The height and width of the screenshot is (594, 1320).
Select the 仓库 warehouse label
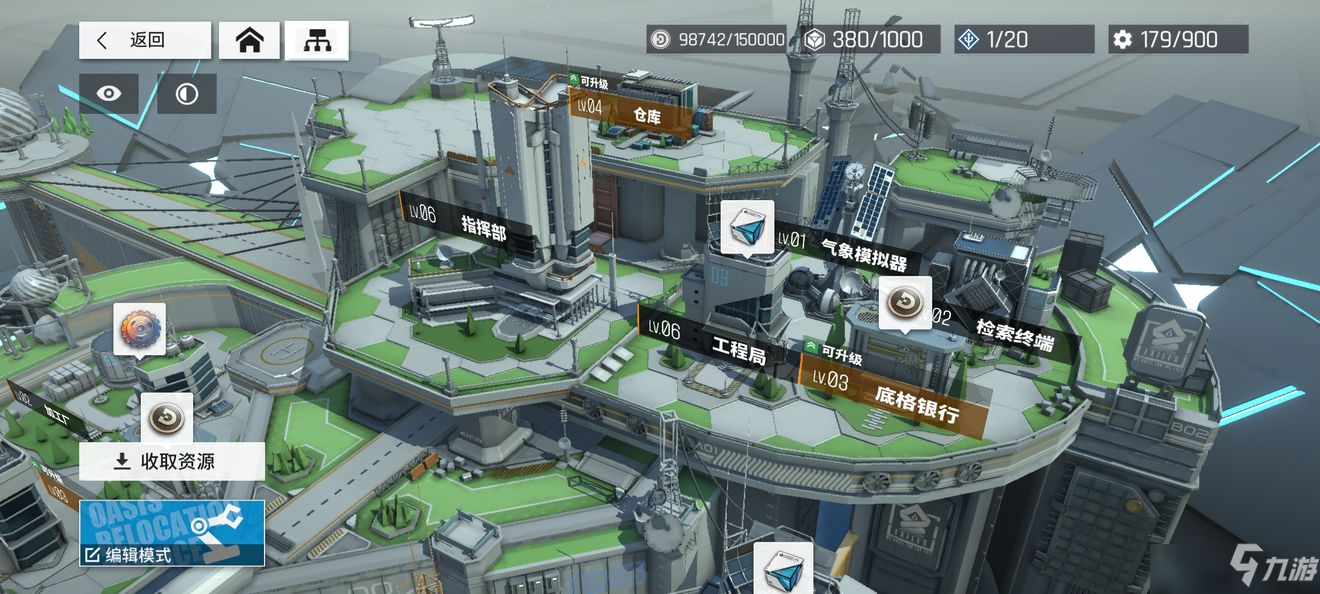(x=635, y=113)
